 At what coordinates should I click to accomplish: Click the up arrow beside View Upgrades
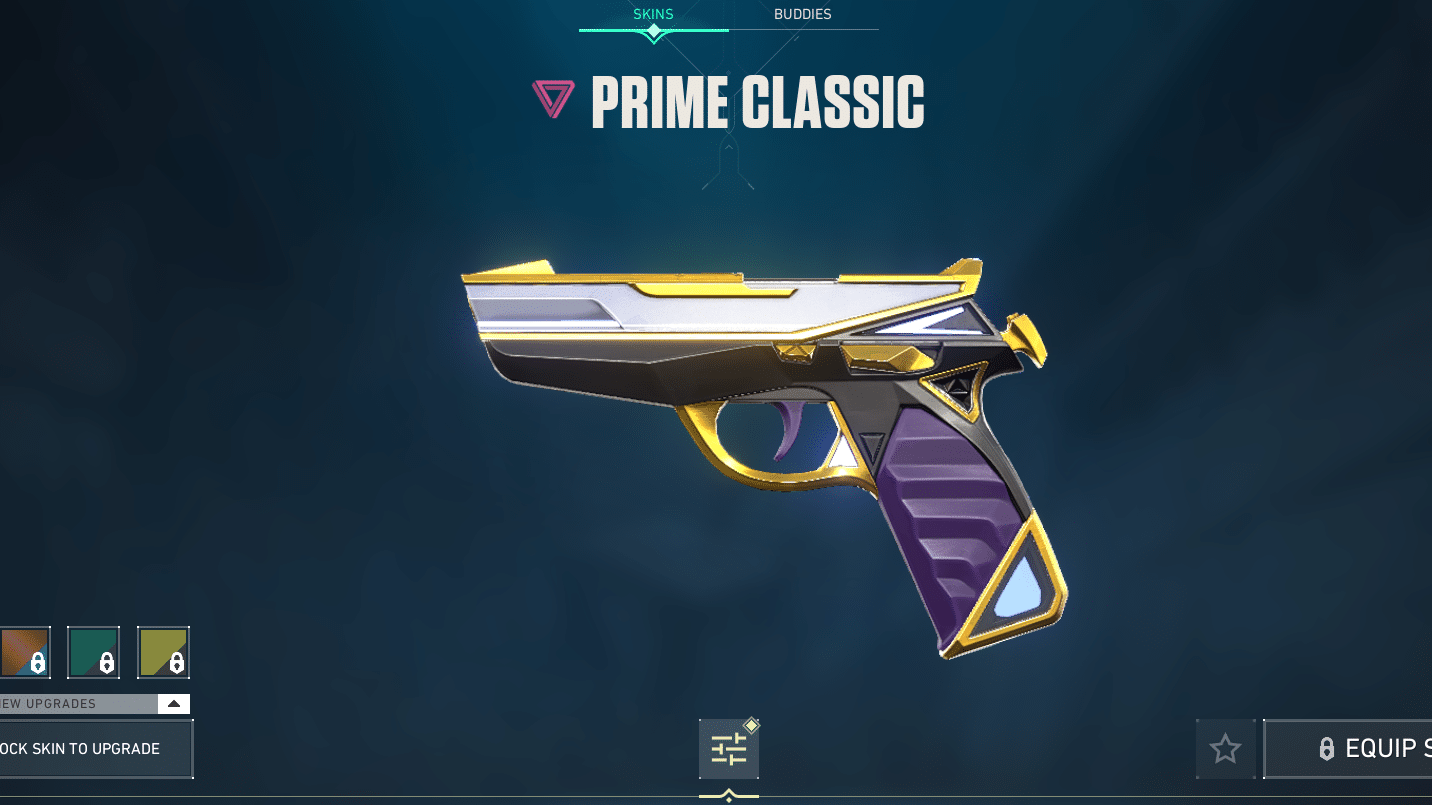click(172, 703)
